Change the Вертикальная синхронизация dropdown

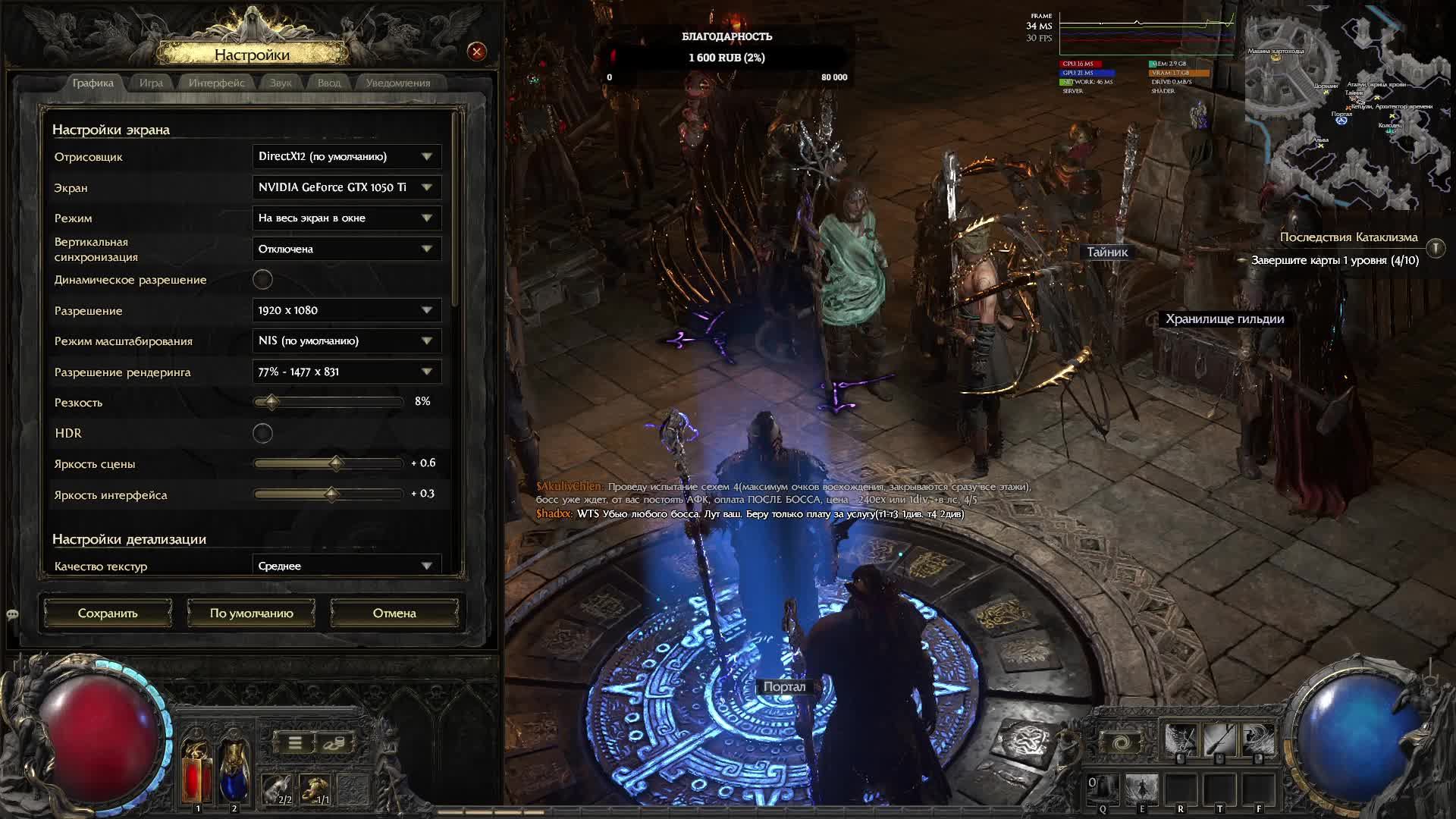tap(347, 249)
